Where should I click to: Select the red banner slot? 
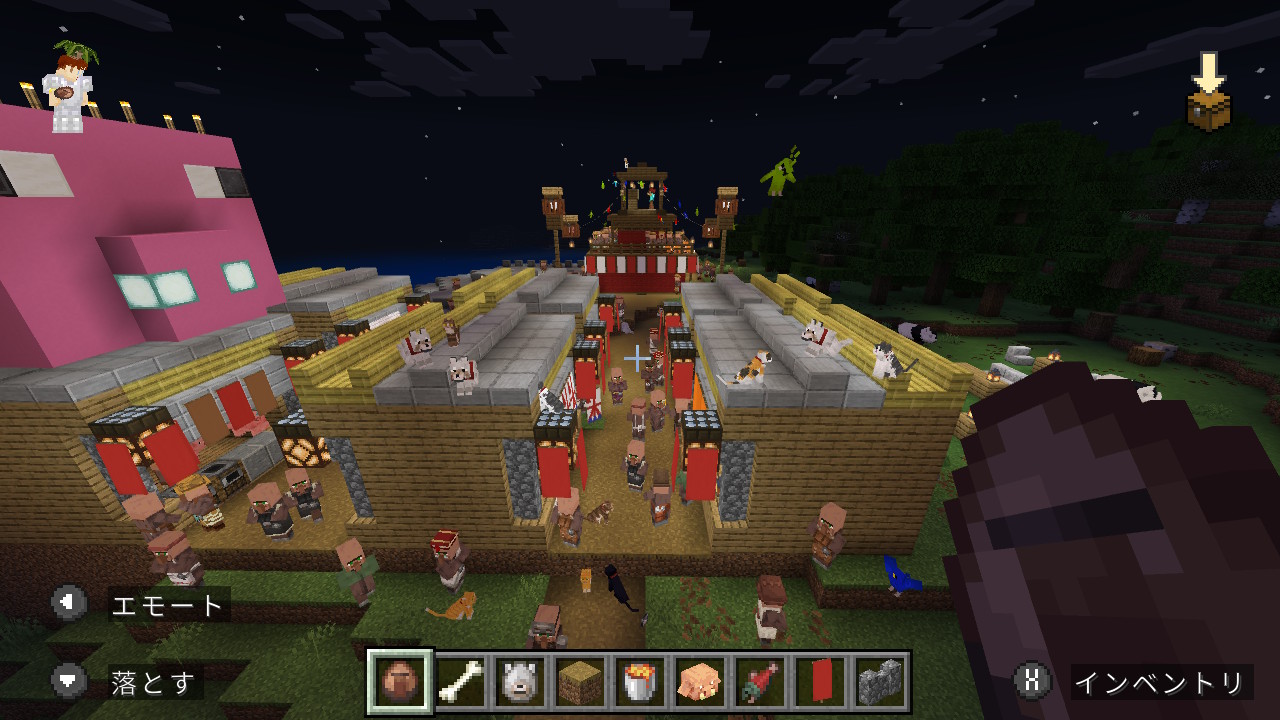click(x=820, y=682)
